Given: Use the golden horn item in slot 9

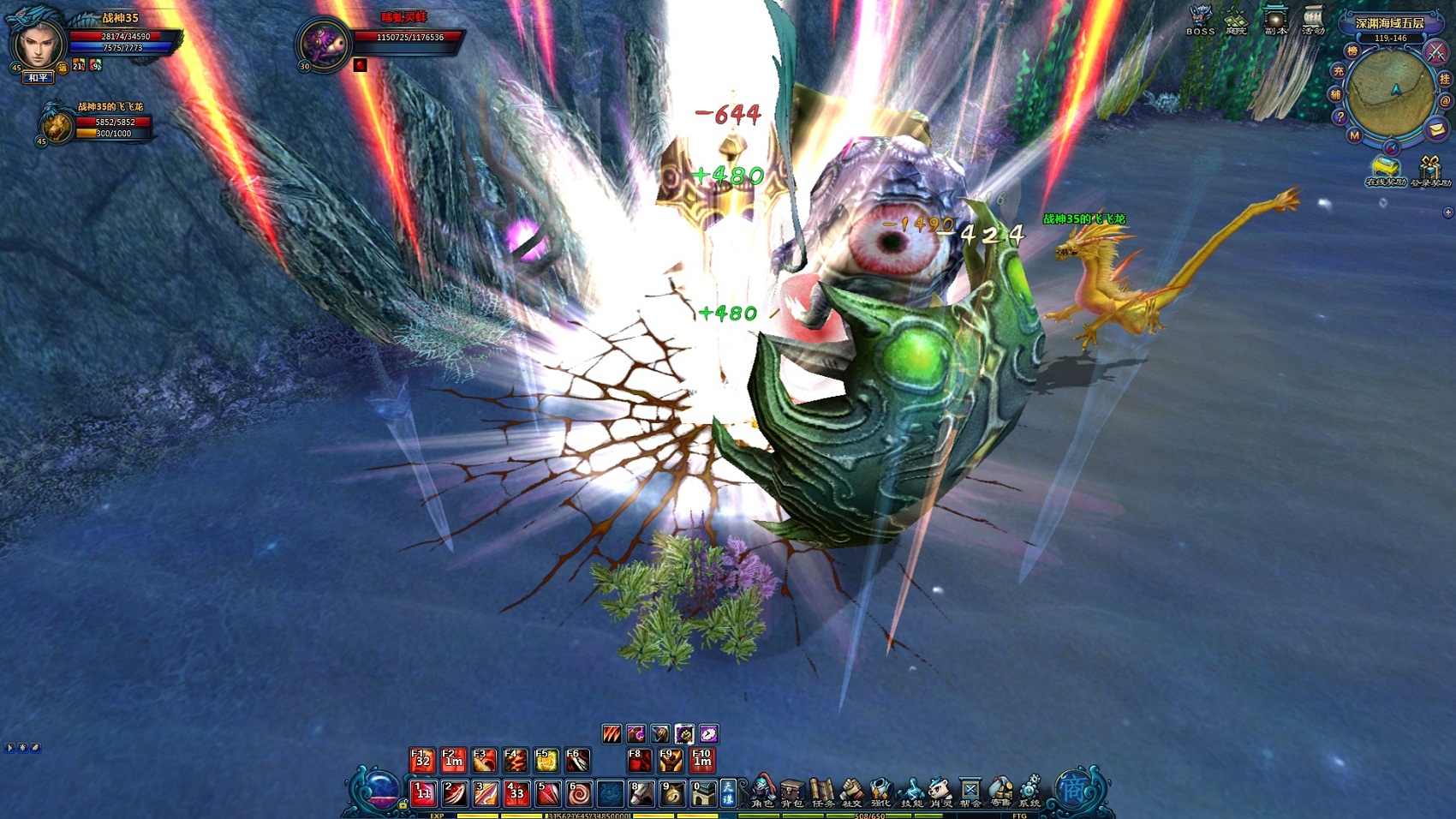Looking at the screenshot, I should click(x=671, y=793).
